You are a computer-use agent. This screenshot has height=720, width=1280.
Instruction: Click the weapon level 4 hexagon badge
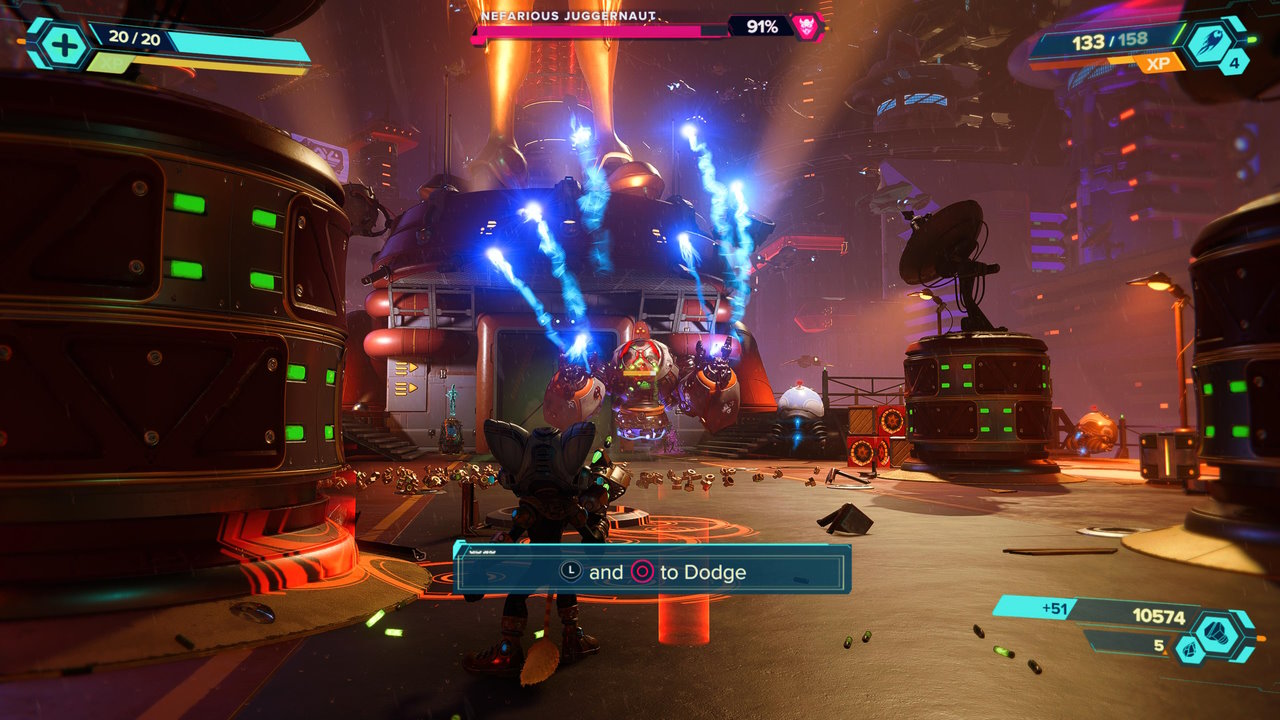(1235, 63)
